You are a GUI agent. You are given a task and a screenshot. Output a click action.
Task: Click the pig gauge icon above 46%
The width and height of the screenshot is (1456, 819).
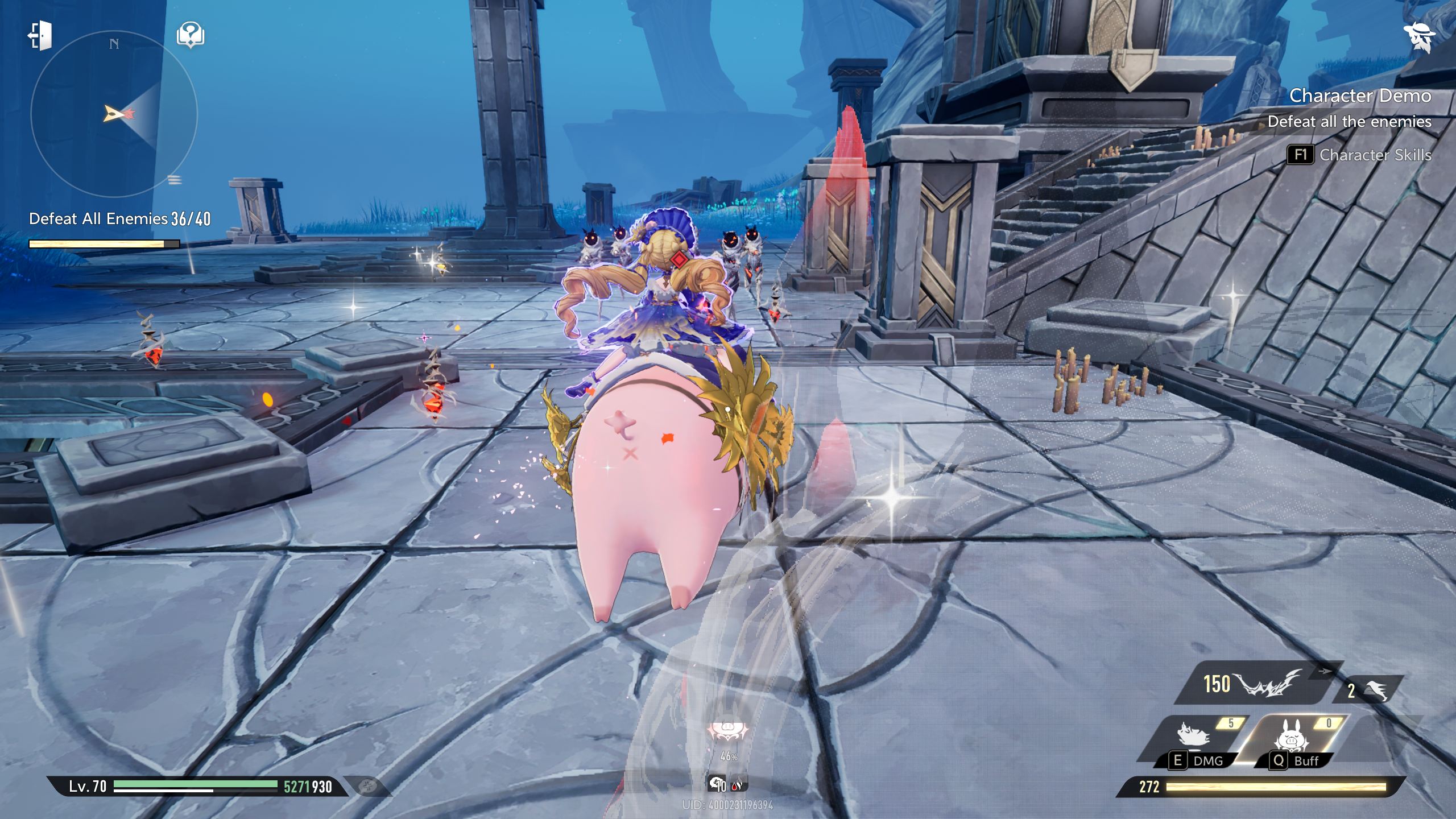[727, 731]
